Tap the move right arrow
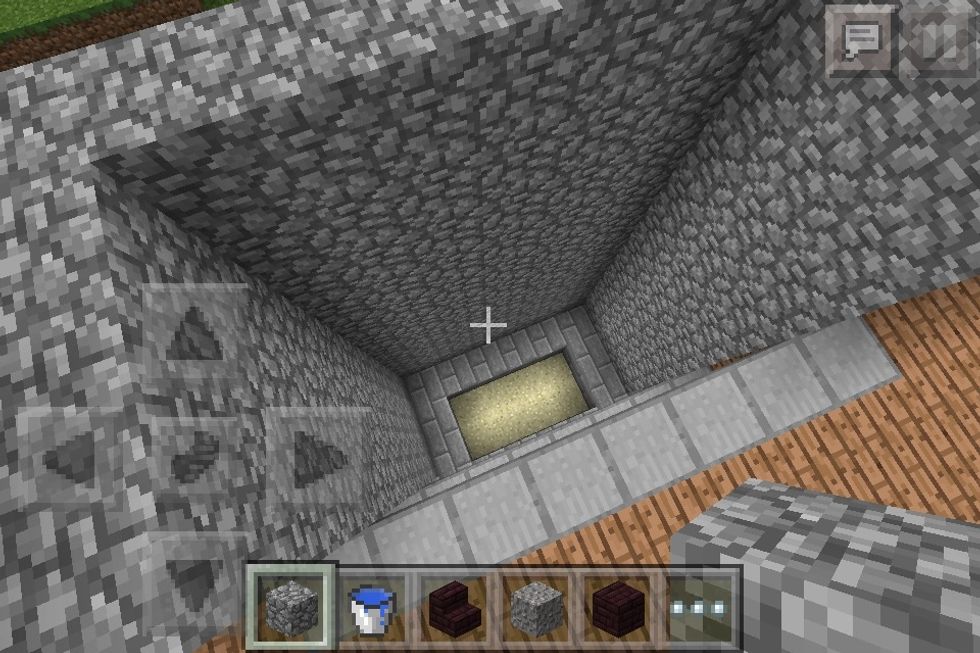The height and width of the screenshot is (653, 980). coord(319,458)
